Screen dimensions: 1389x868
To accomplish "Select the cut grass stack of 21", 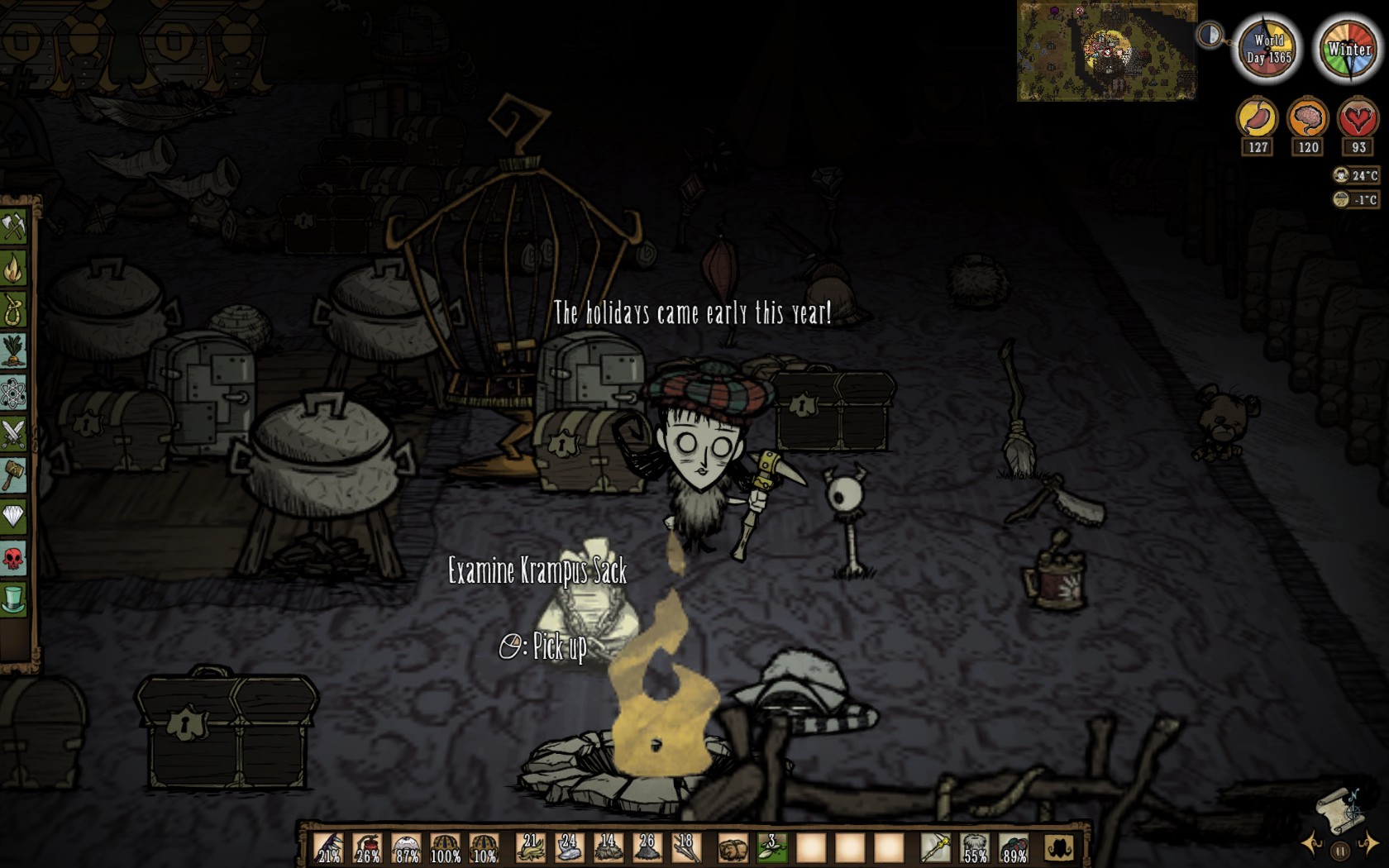I will pos(530,848).
